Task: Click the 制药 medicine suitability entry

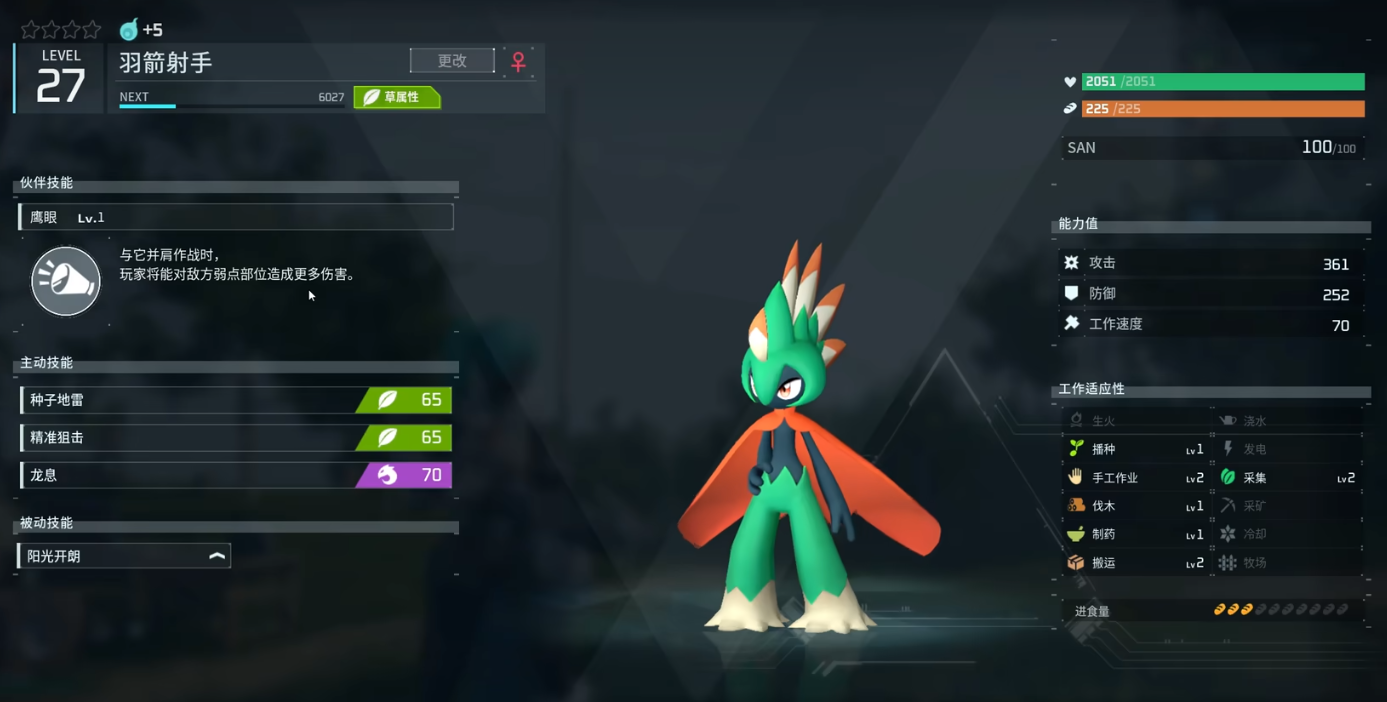Action: (x=1136, y=535)
